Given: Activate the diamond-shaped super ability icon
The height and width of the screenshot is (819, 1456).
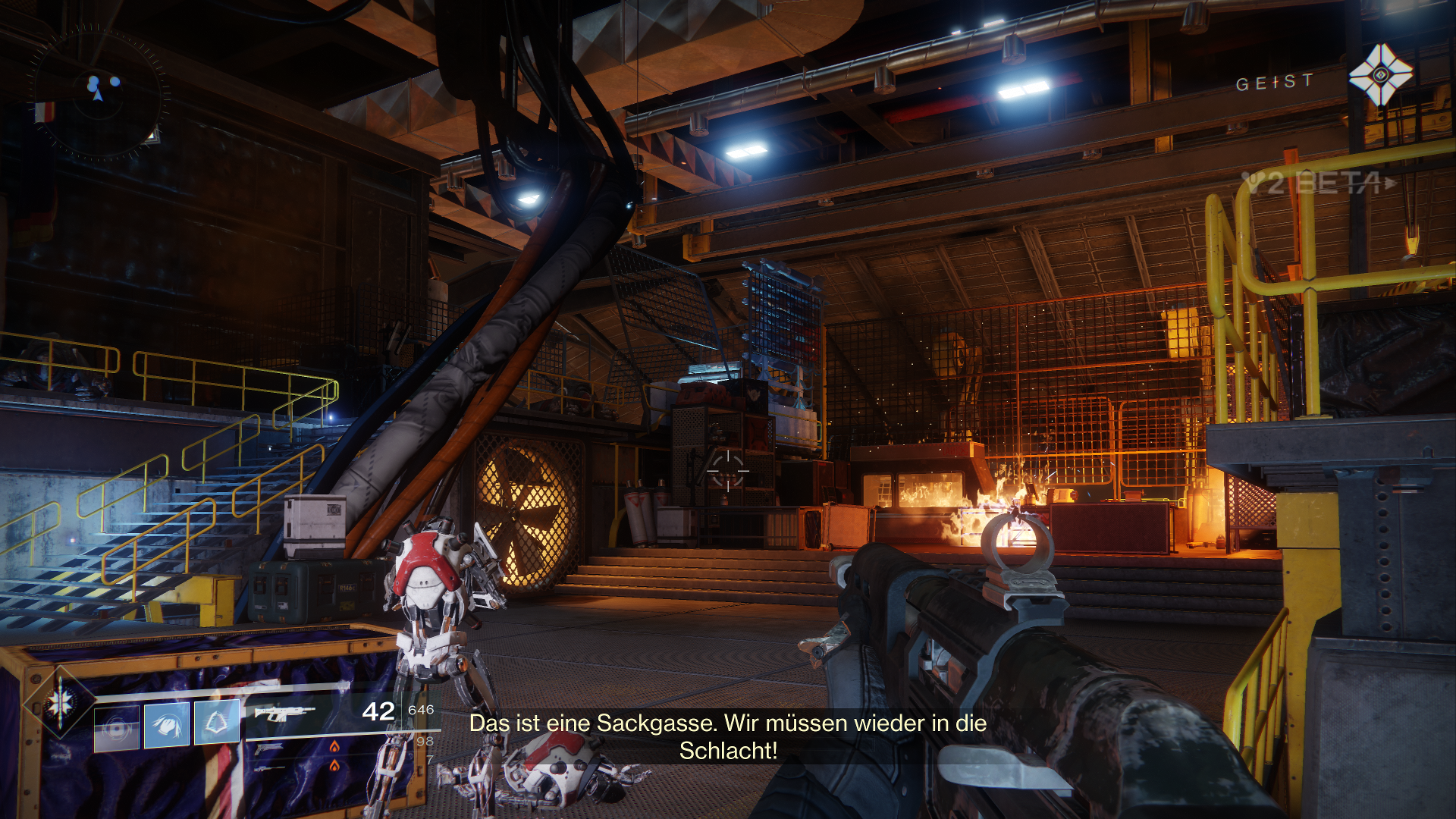Looking at the screenshot, I should pos(61,703).
